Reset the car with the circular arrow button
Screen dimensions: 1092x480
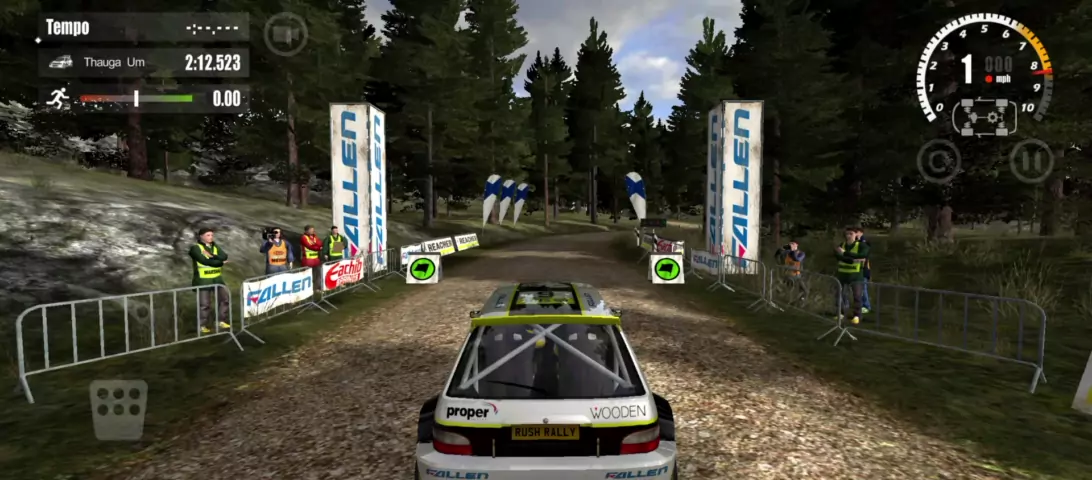(938, 161)
